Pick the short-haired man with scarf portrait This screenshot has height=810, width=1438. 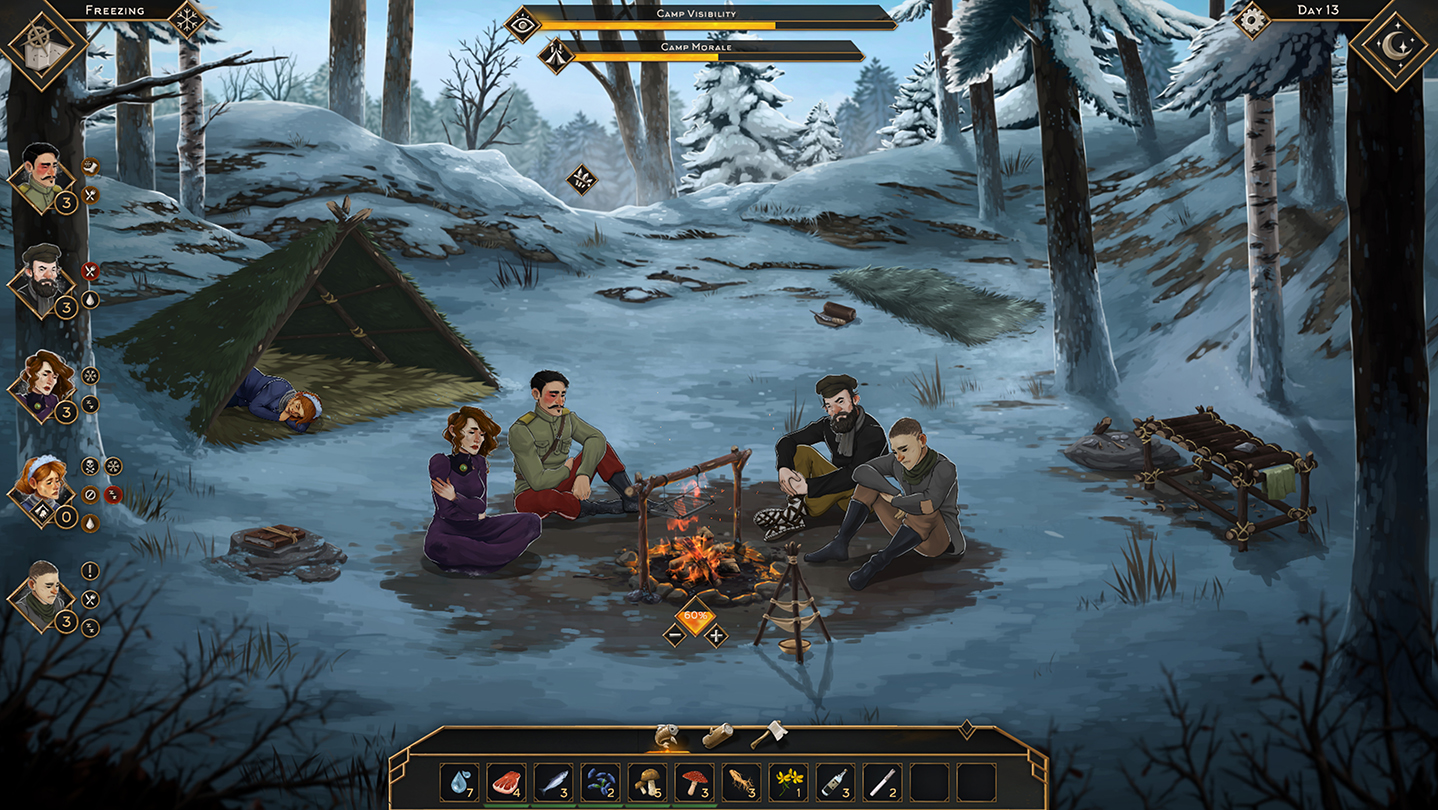point(41,595)
